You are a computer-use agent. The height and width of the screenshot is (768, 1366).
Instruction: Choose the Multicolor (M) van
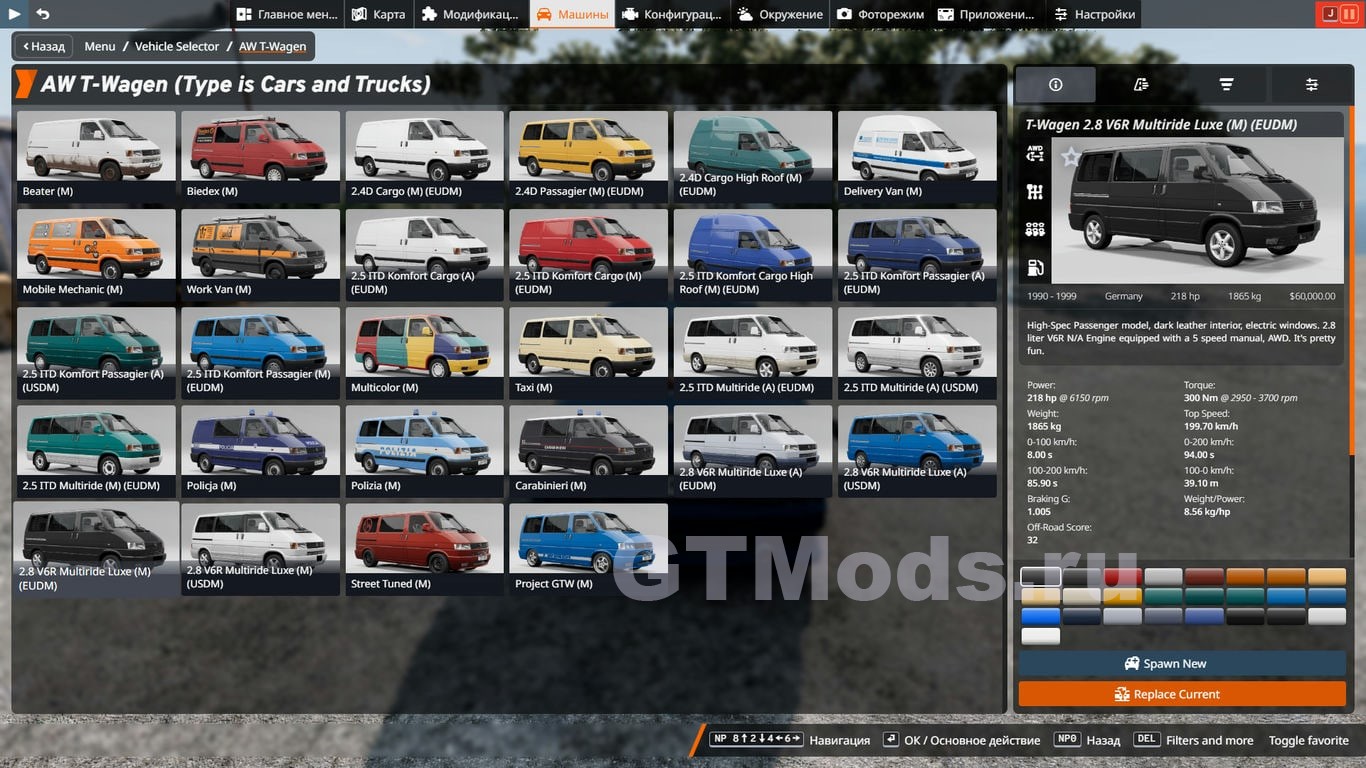click(x=424, y=351)
